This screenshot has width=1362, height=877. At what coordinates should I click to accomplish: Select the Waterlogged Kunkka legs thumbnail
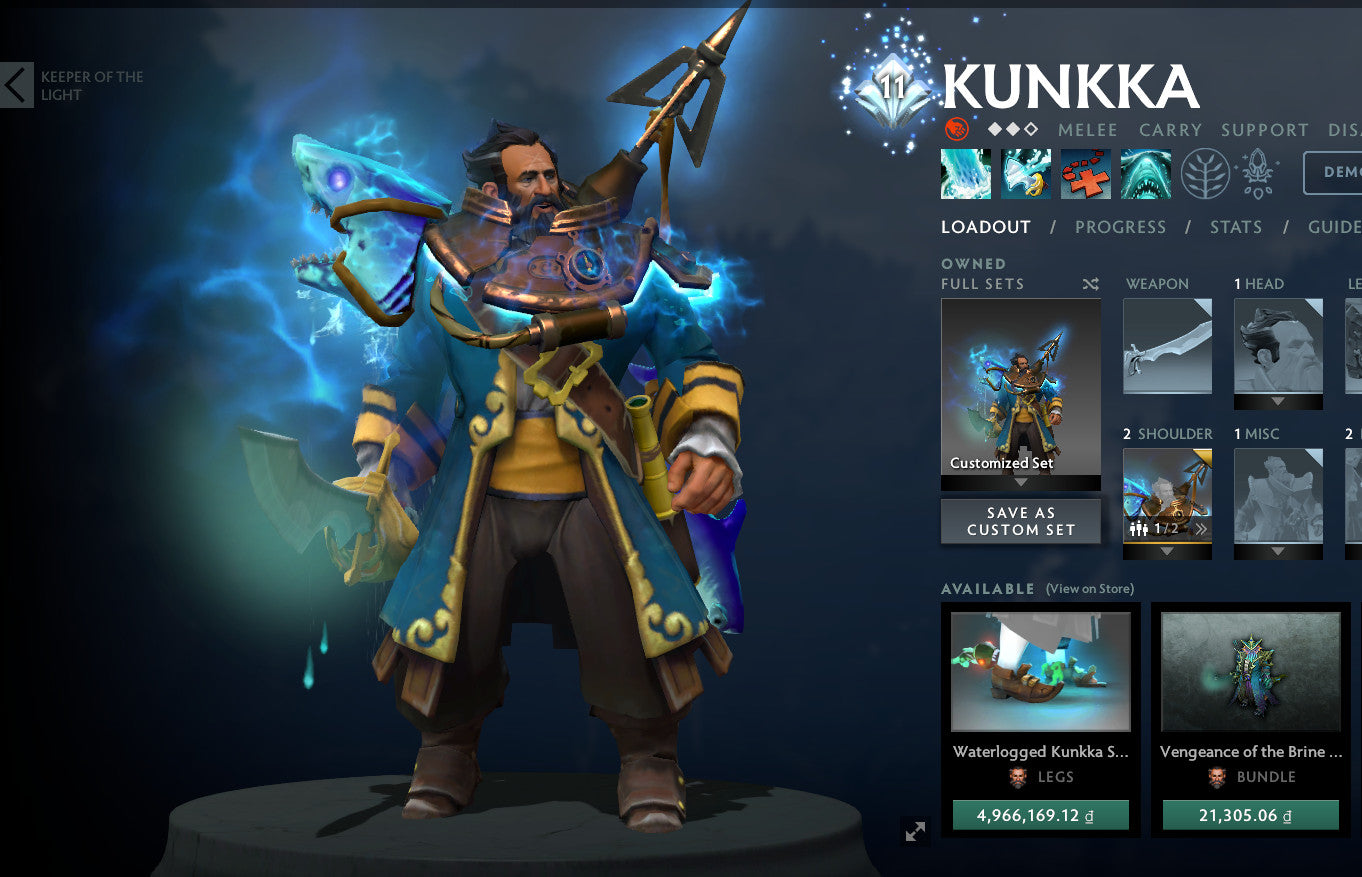[1042, 670]
